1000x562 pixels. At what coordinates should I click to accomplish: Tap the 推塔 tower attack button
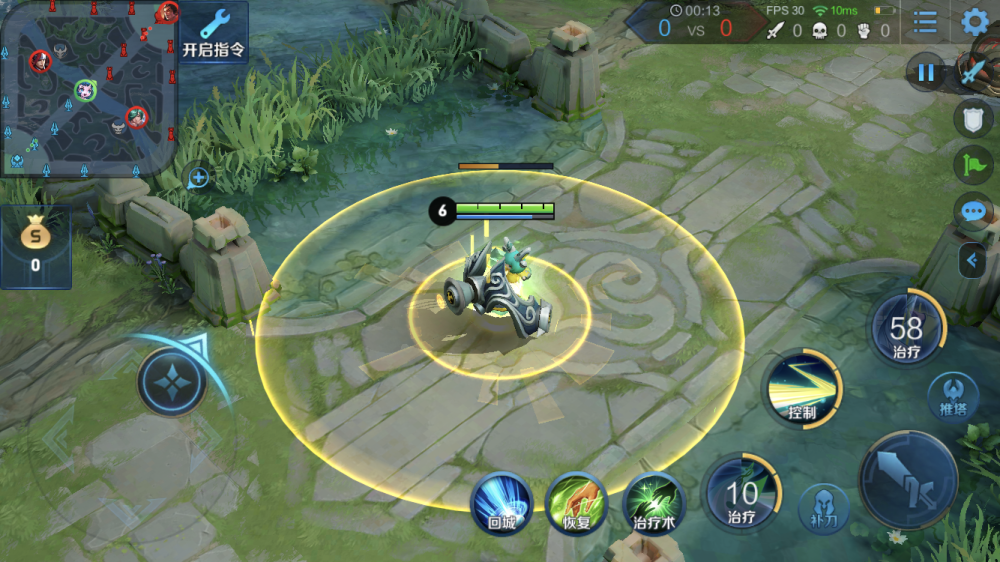tap(952, 395)
